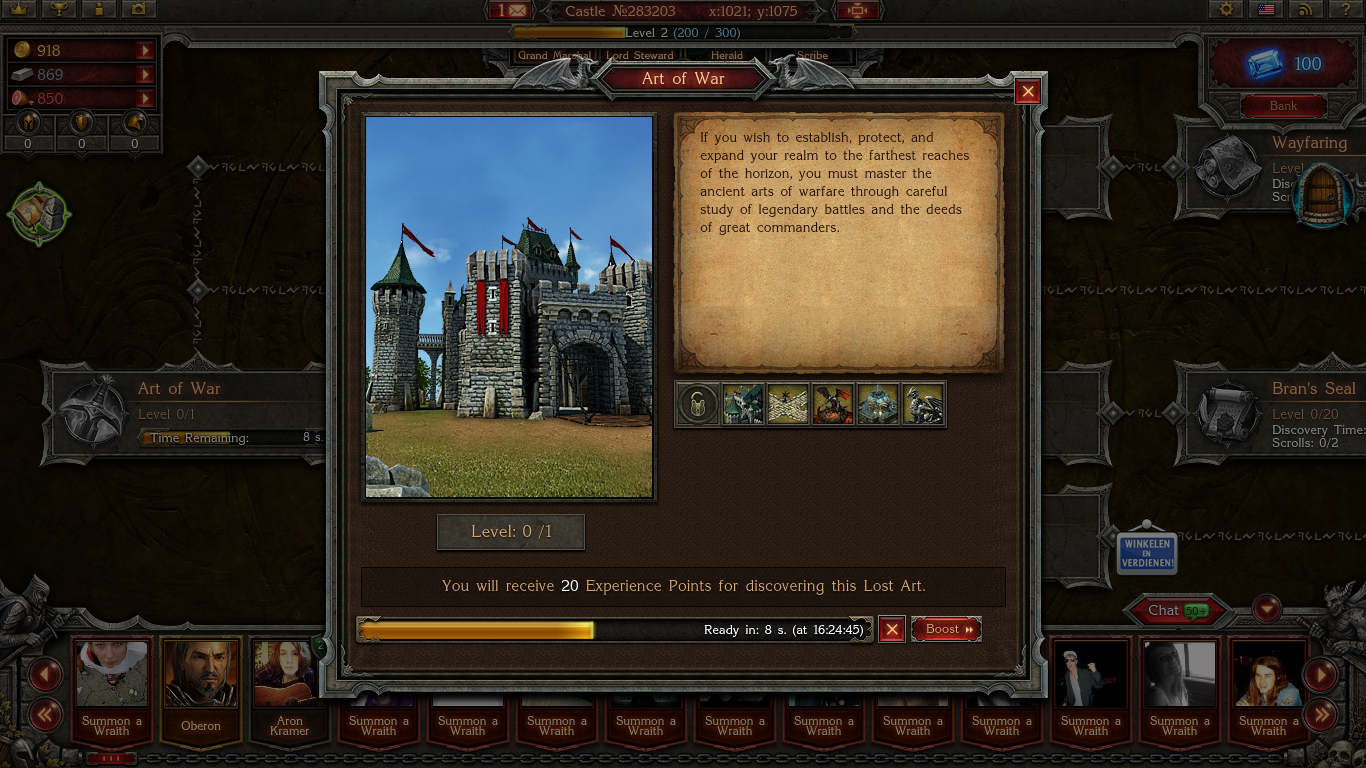Open the crown rankings icon top-left
The height and width of the screenshot is (768, 1366).
click(x=19, y=10)
